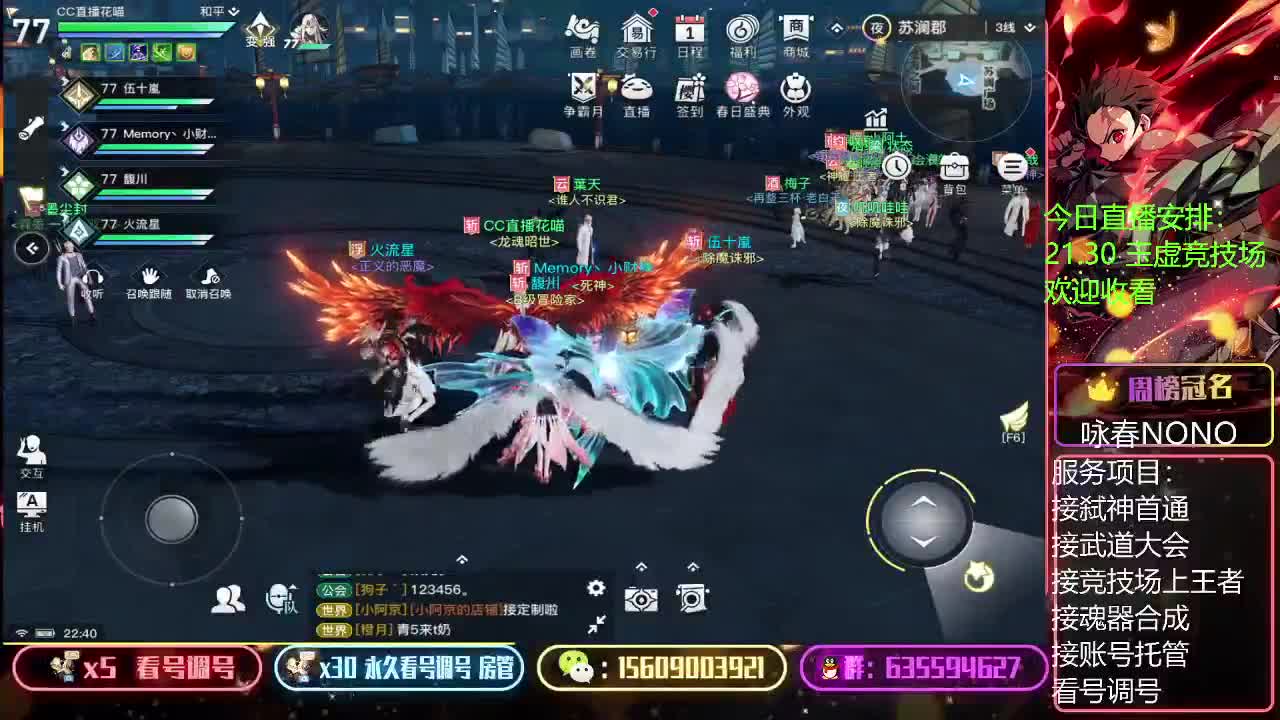The width and height of the screenshot is (1280, 720).
Task: Take a screenshot with the camera icon
Action: [640, 598]
